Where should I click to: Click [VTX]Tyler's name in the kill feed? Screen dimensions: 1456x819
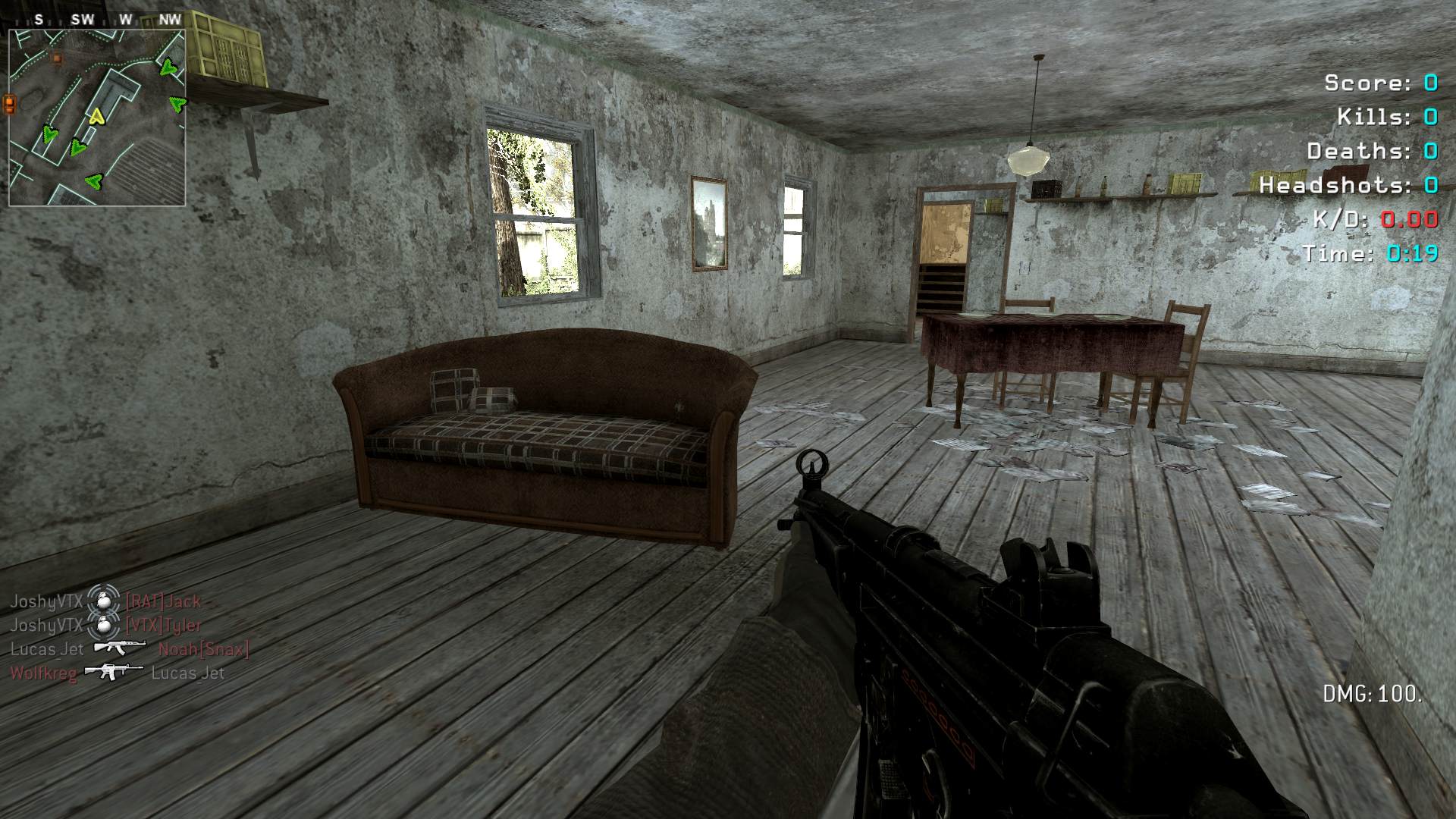[163, 626]
